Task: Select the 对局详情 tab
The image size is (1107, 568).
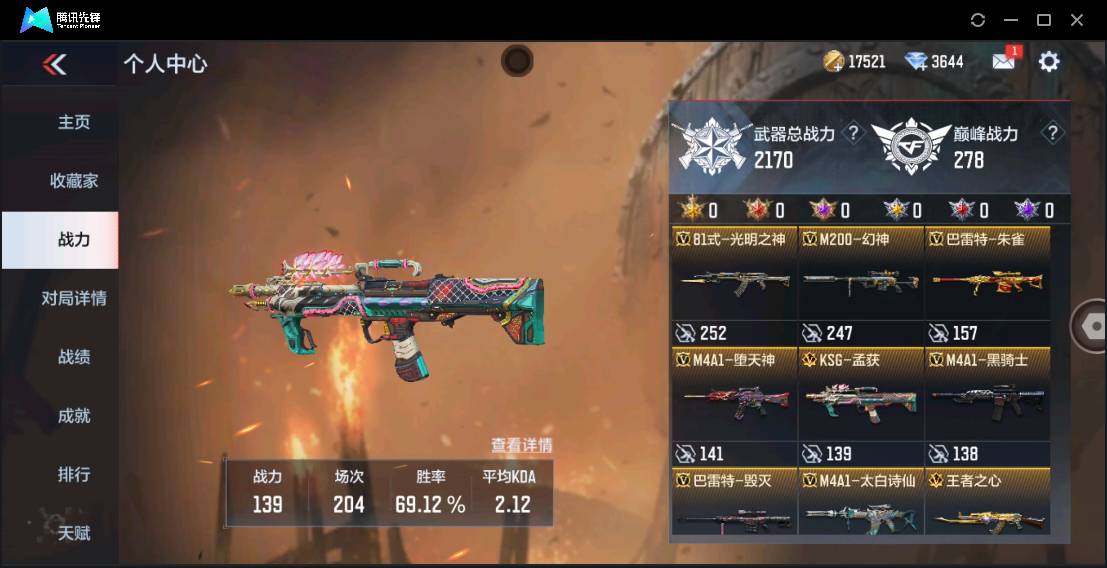Action: (x=74, y=298)
